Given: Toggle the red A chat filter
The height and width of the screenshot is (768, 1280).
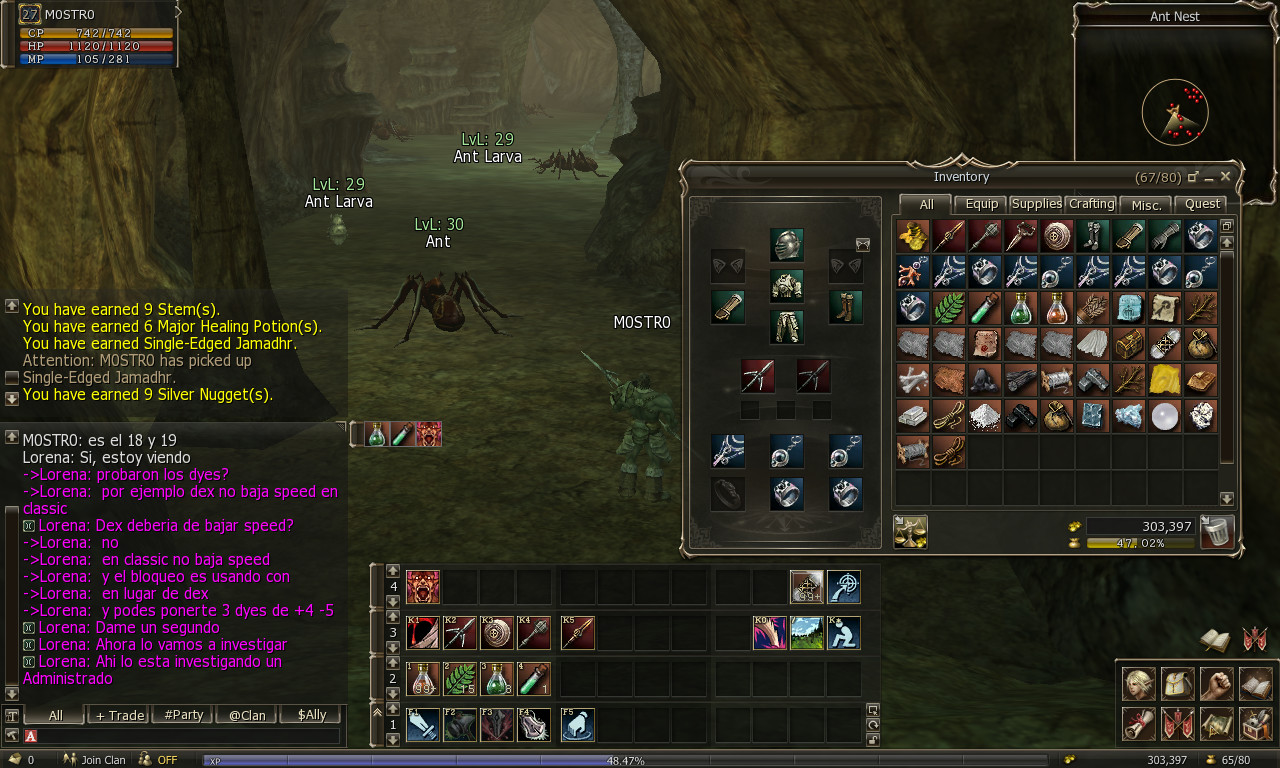Looking at the screenshot, I should click(31, 734).
